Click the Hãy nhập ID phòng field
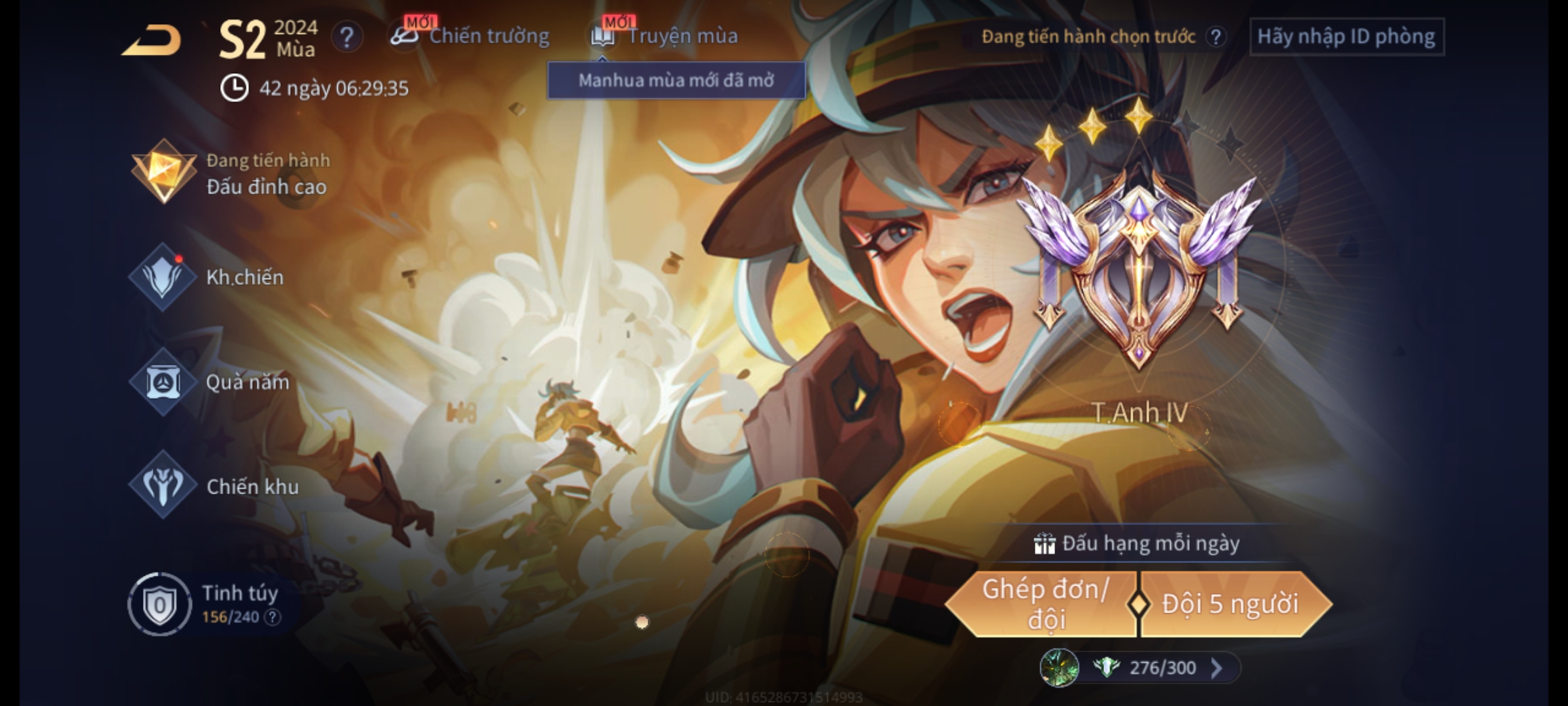Viewport: 1568px width, 706px height. pos(1346,37)
